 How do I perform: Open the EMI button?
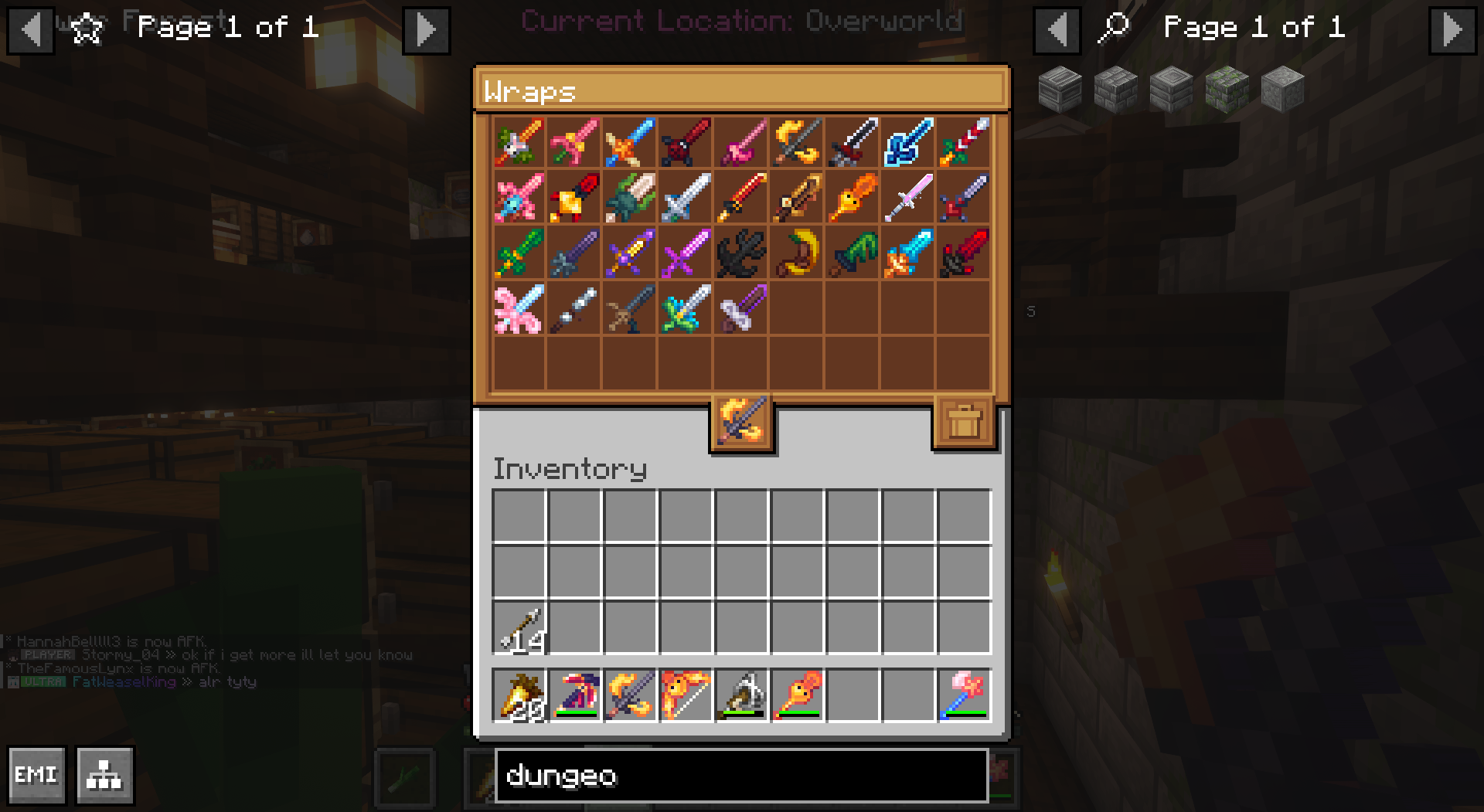[x=36, y=774]
